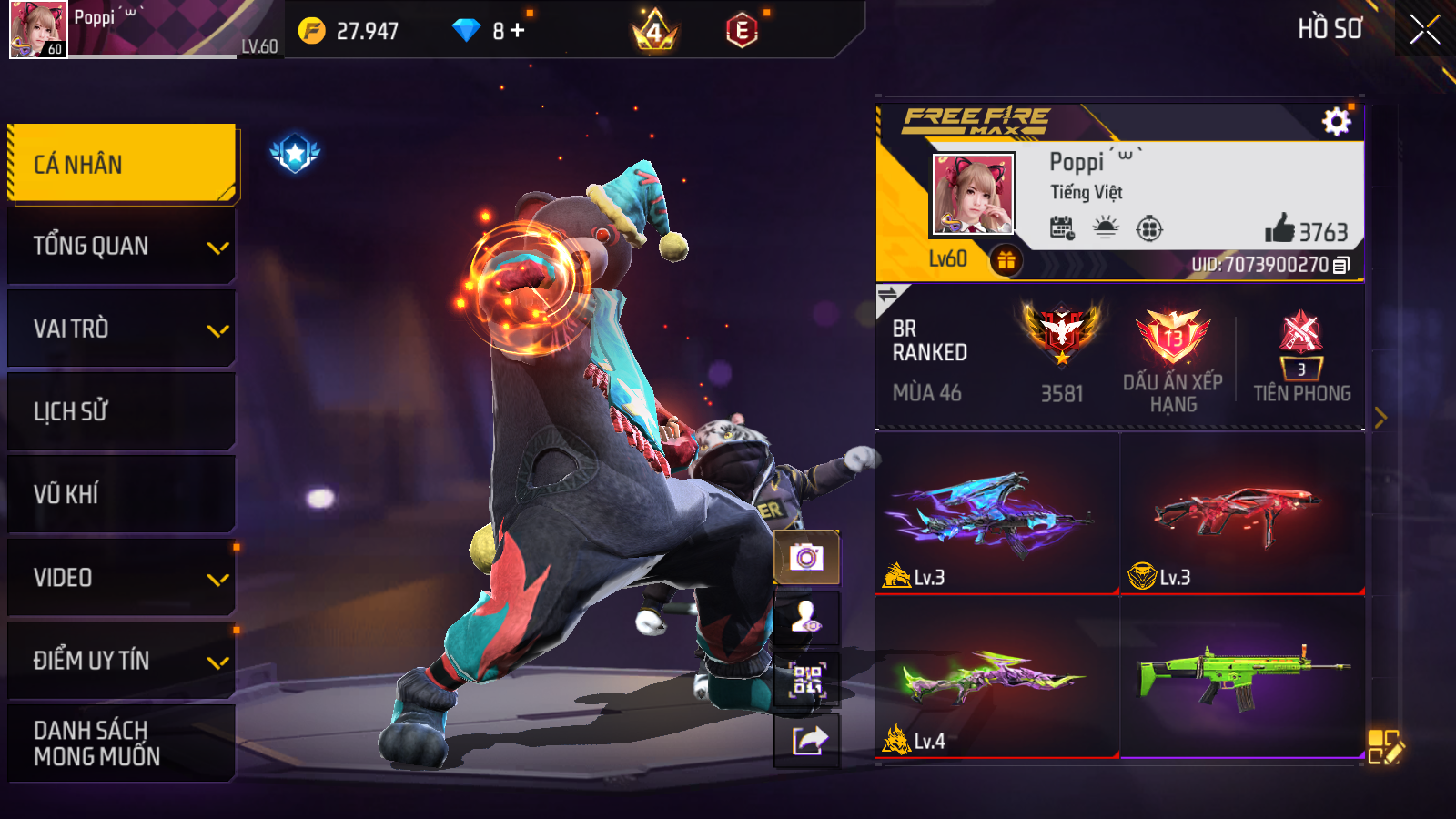Open the Vai Trò menu entry

click(x=122, y=329)
